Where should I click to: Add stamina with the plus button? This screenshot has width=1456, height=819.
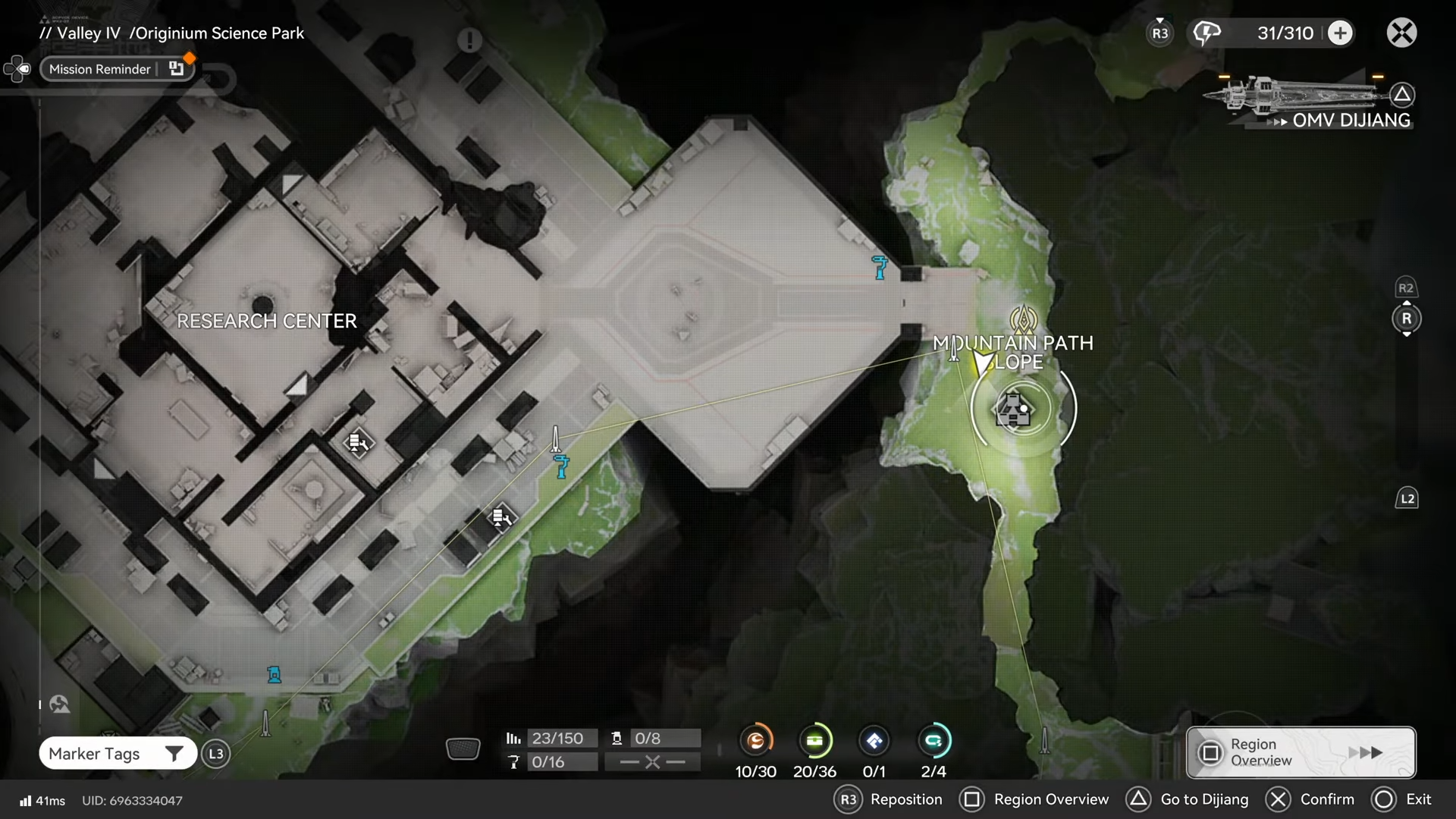point(1340,33)
